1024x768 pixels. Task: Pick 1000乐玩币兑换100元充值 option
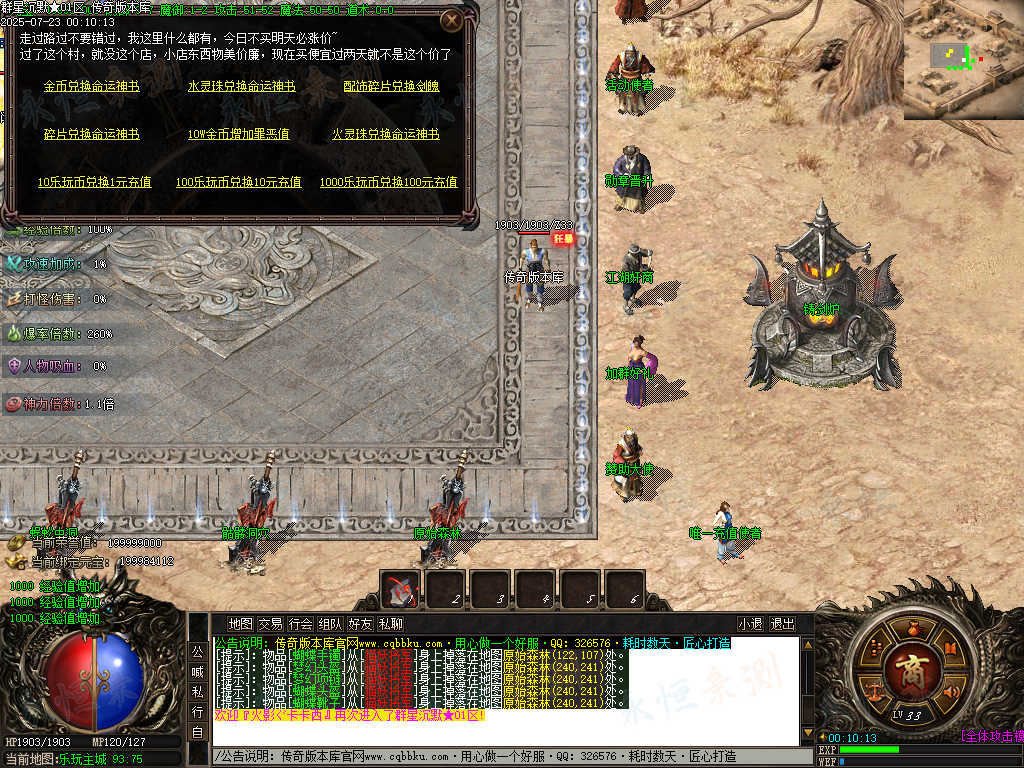tap(389, 182)
